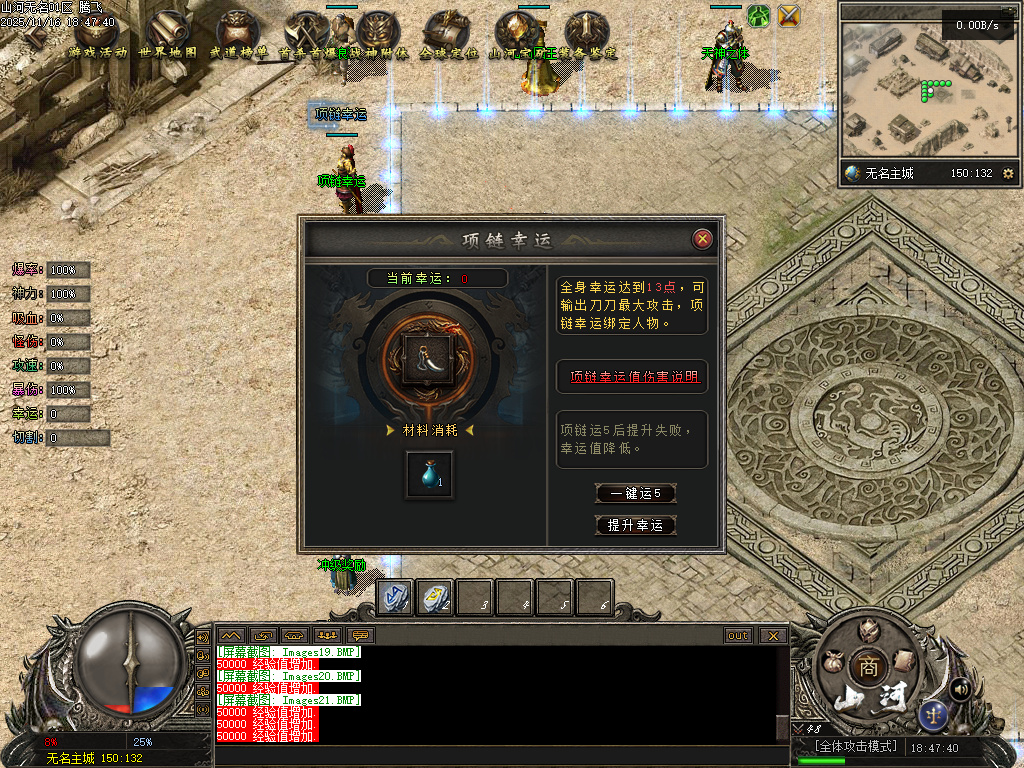This screenshot has height=768, width=1024.
Task: Click the chat panel 'out' button
Action: [738, 635]
